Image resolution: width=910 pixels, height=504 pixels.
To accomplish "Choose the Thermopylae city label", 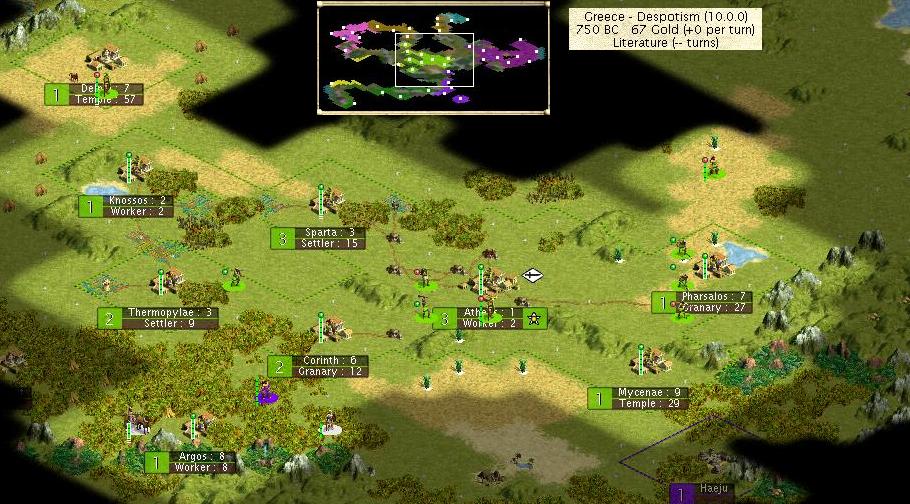I will click(x=158, y=318).
